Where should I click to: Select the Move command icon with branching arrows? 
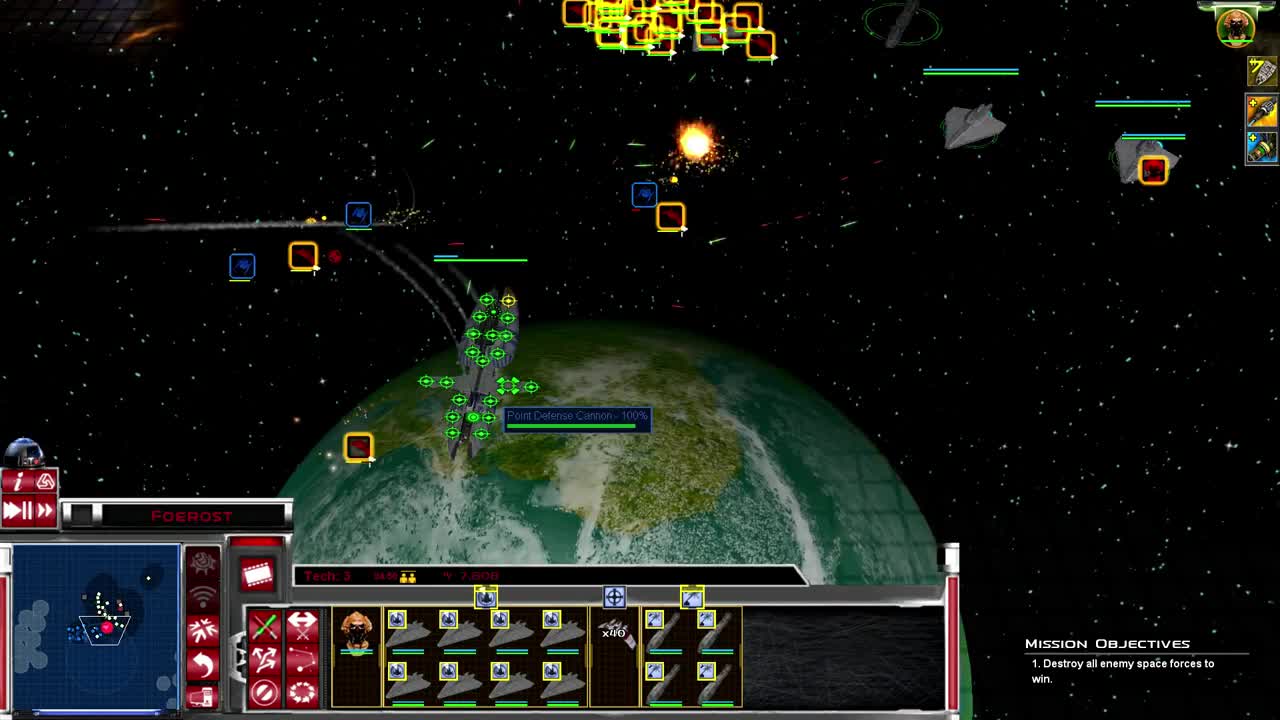tap(265, 660)
